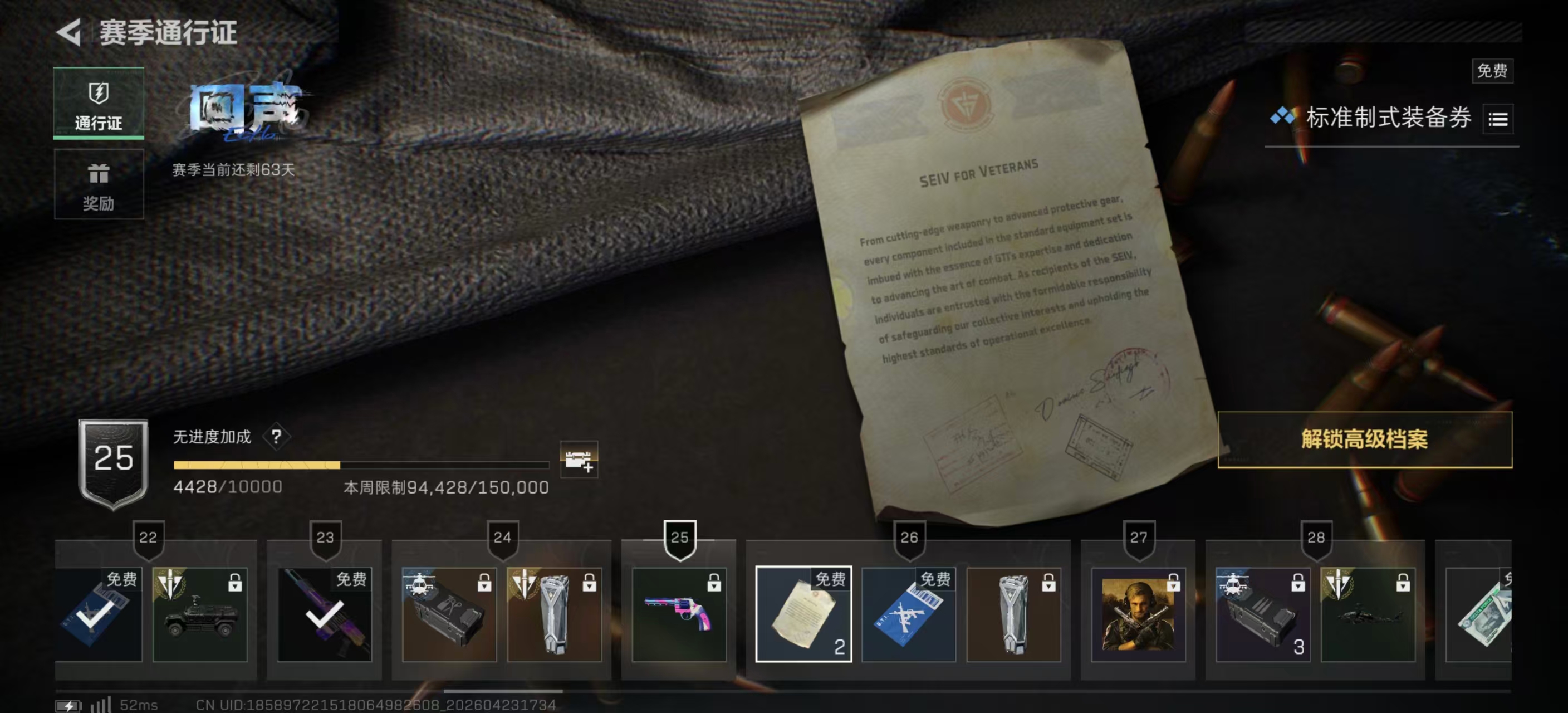The width and height of the screenshot is (1568, 713).
Task: Pick the locked armored vehicle reward
Action: point(200,614)
